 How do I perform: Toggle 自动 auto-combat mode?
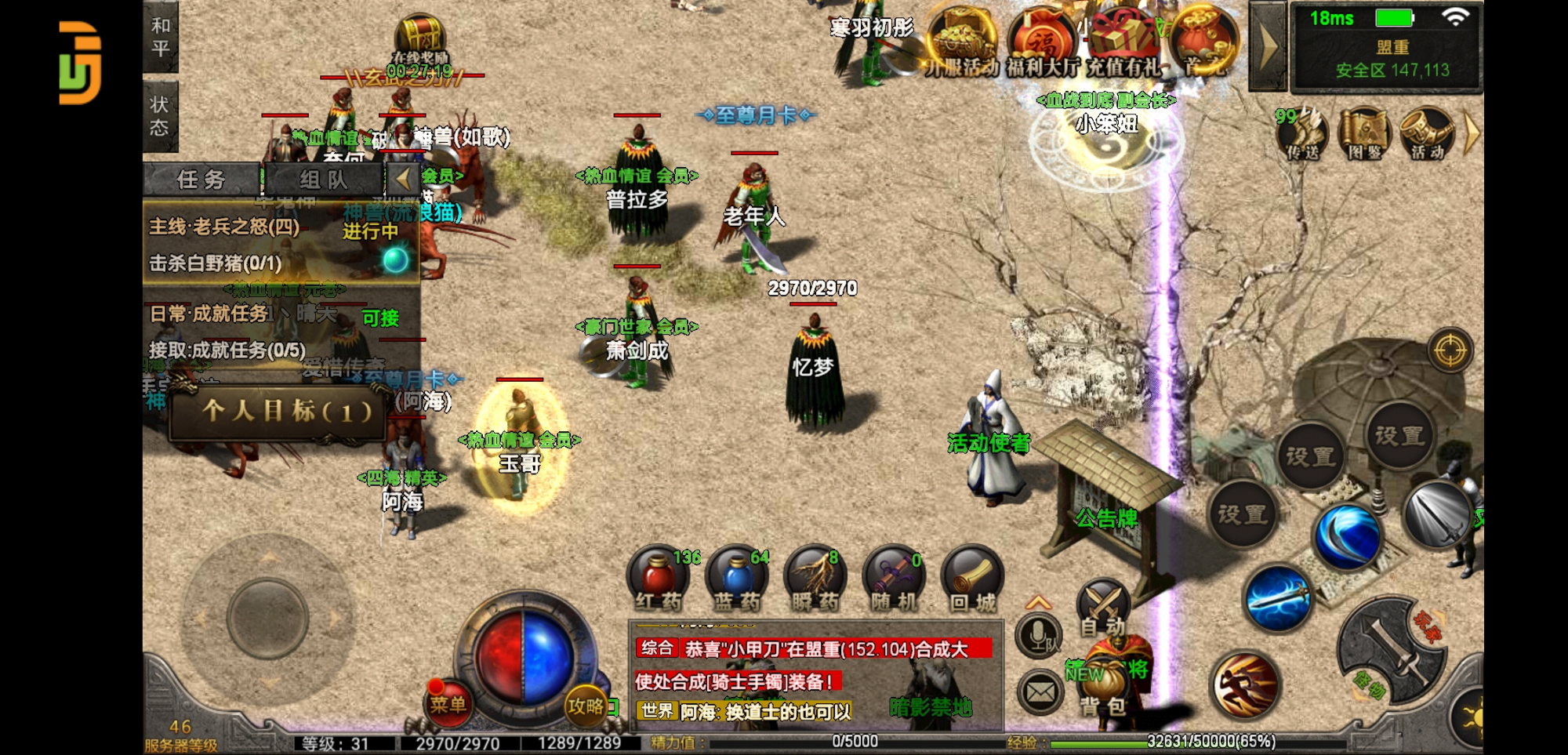click(x=1103, y=610)
